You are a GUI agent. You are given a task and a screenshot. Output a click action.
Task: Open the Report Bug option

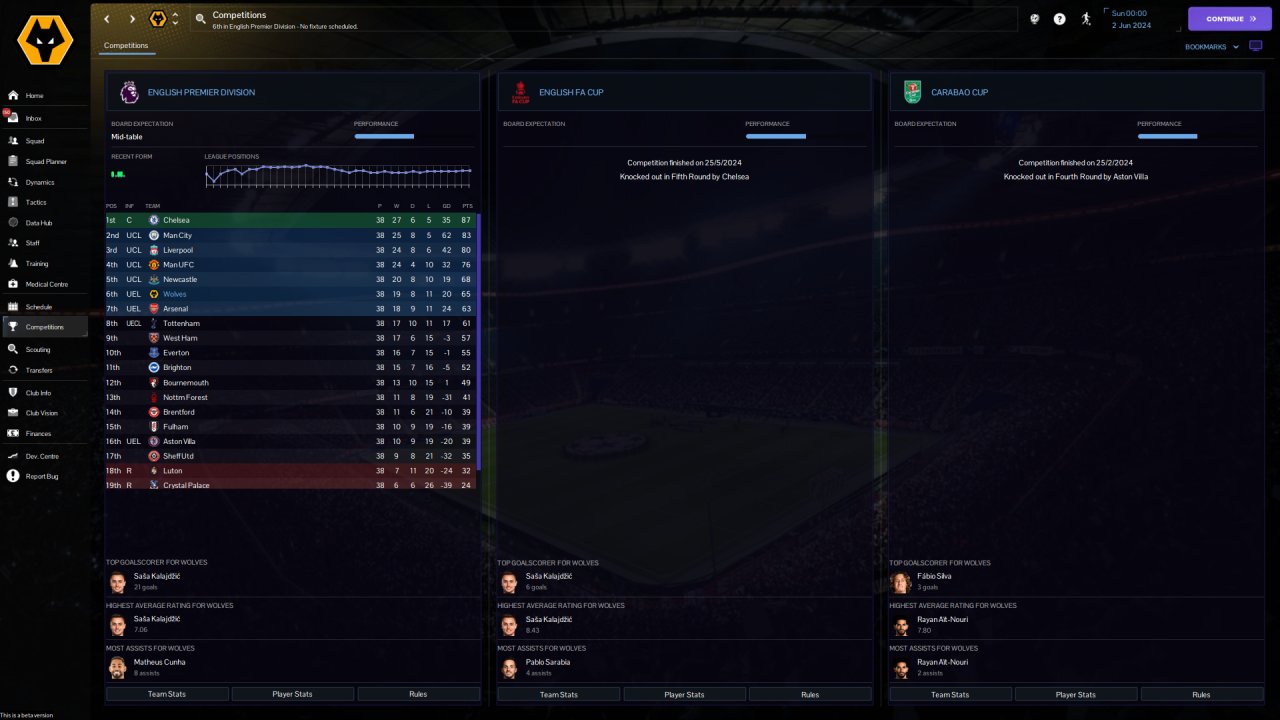coord(42,476)
